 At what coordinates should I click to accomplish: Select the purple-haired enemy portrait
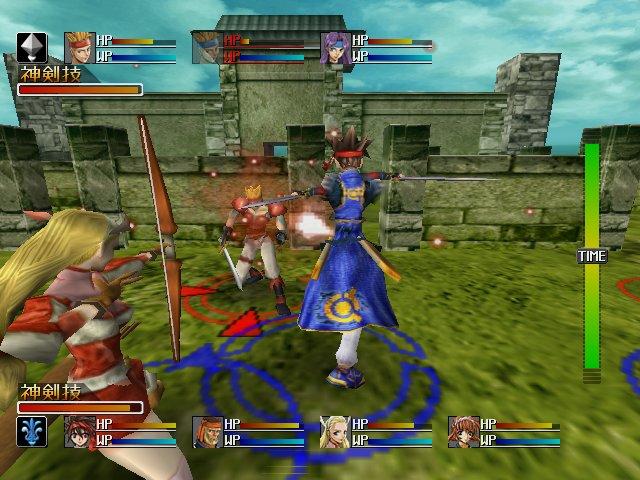point(335,47)
